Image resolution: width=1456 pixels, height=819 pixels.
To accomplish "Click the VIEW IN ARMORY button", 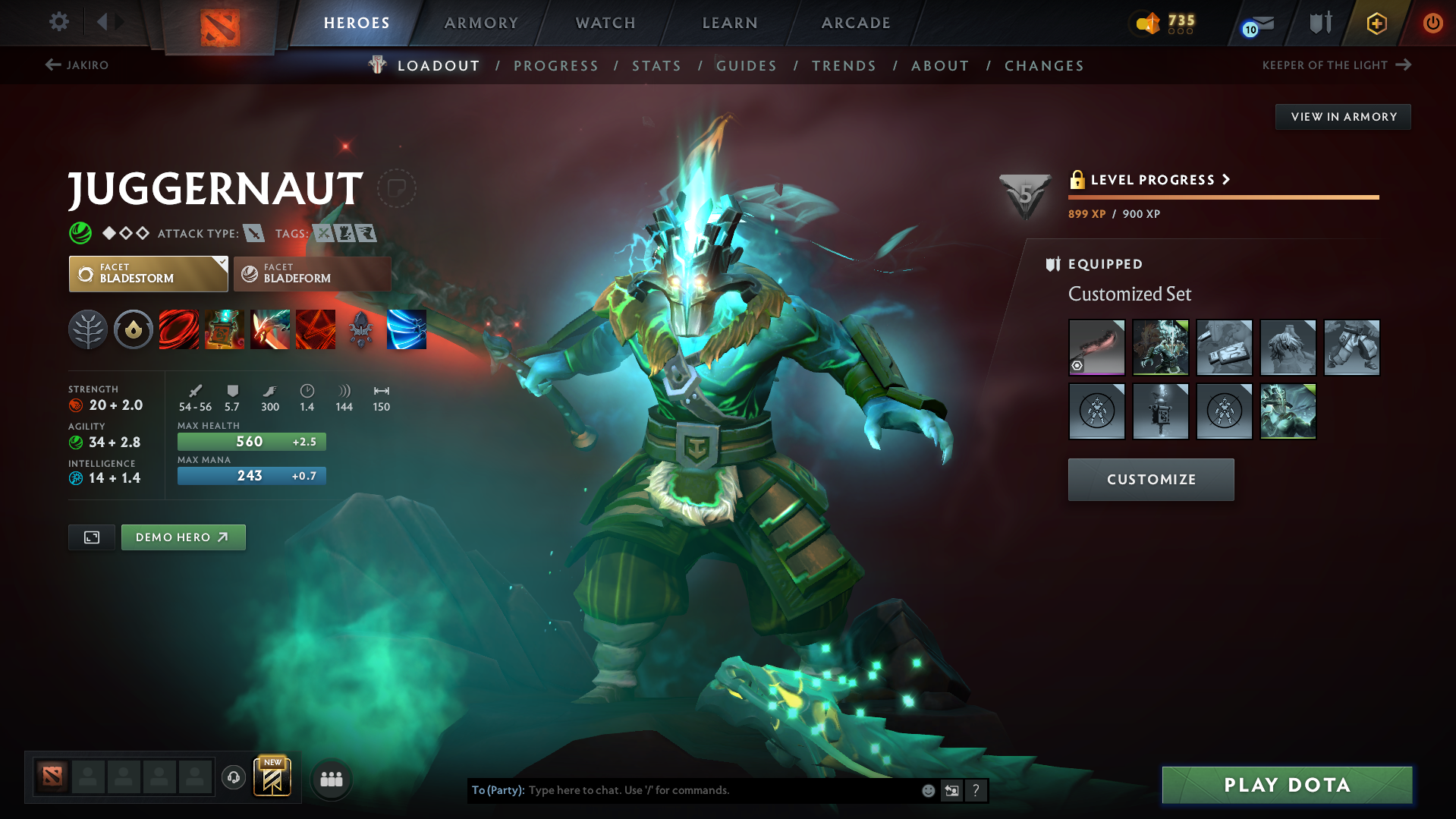I will [1342, 116].
